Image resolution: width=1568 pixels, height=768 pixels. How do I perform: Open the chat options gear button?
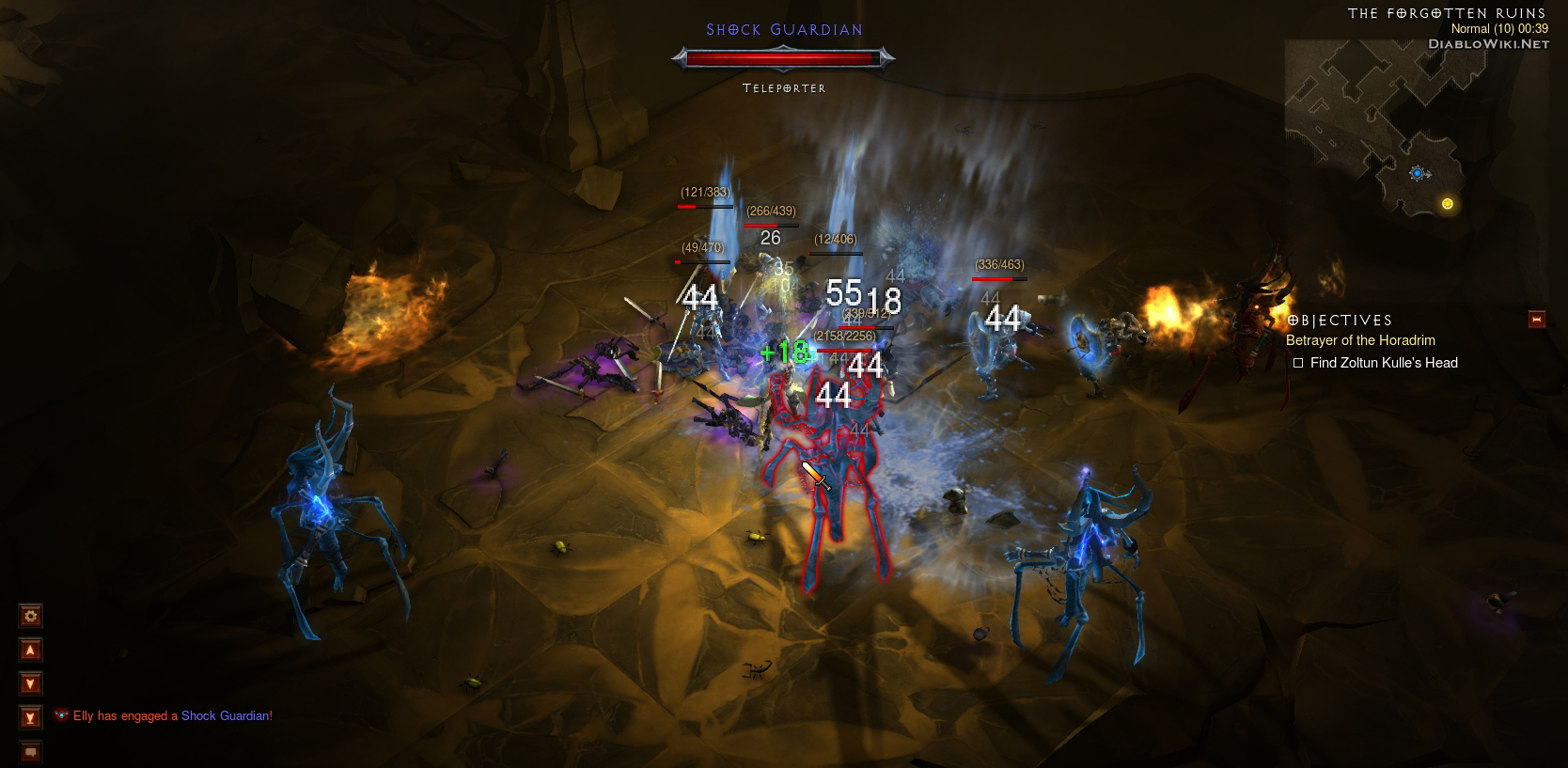coord(31,617)
